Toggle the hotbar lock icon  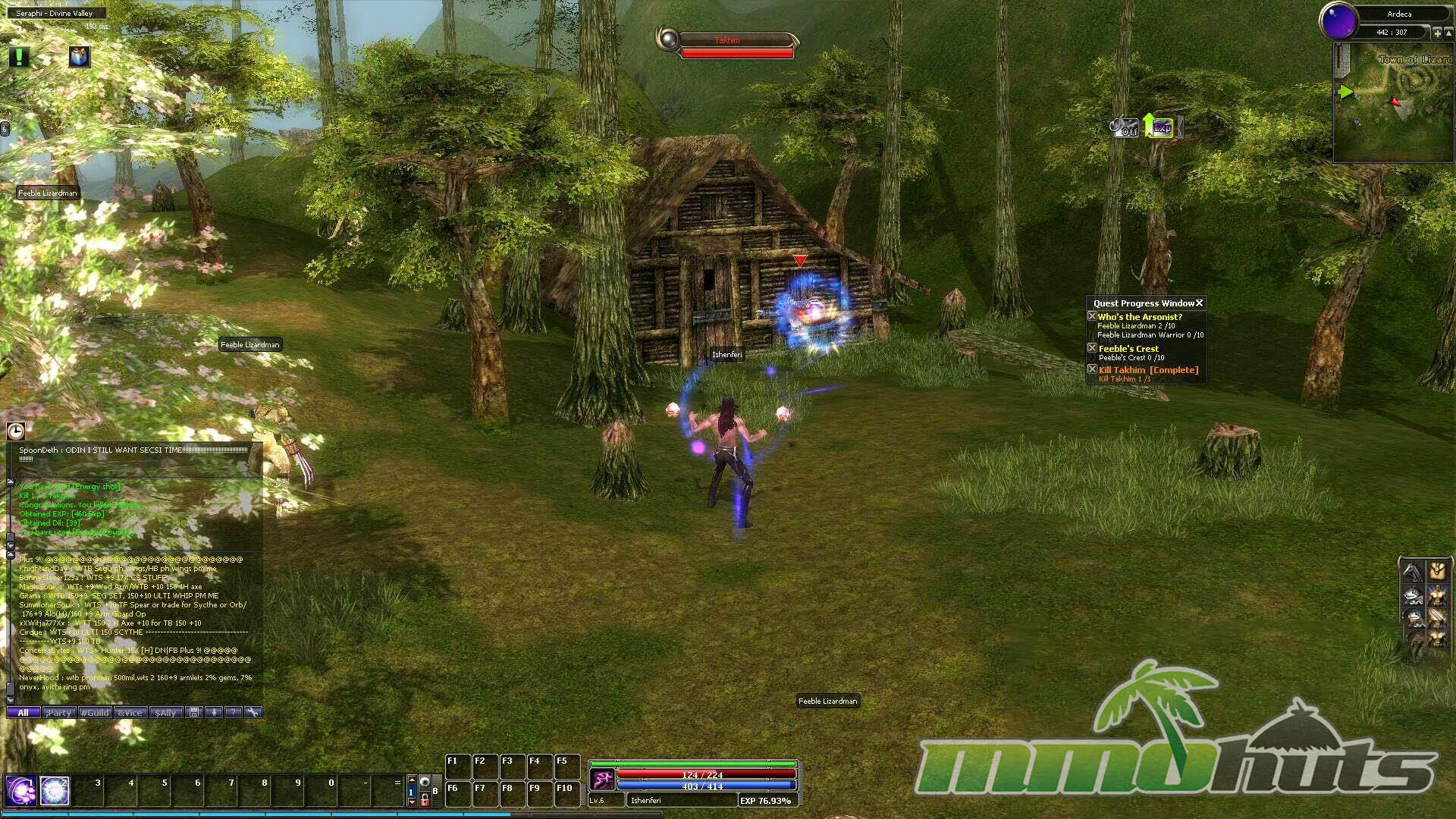pos(425,800)
